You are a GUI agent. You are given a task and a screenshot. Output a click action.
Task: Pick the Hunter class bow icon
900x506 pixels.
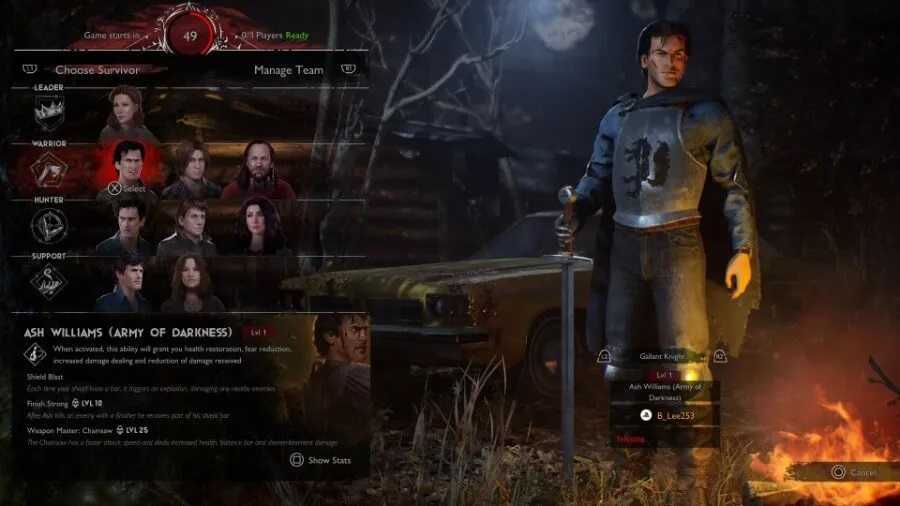click(49, 227)
